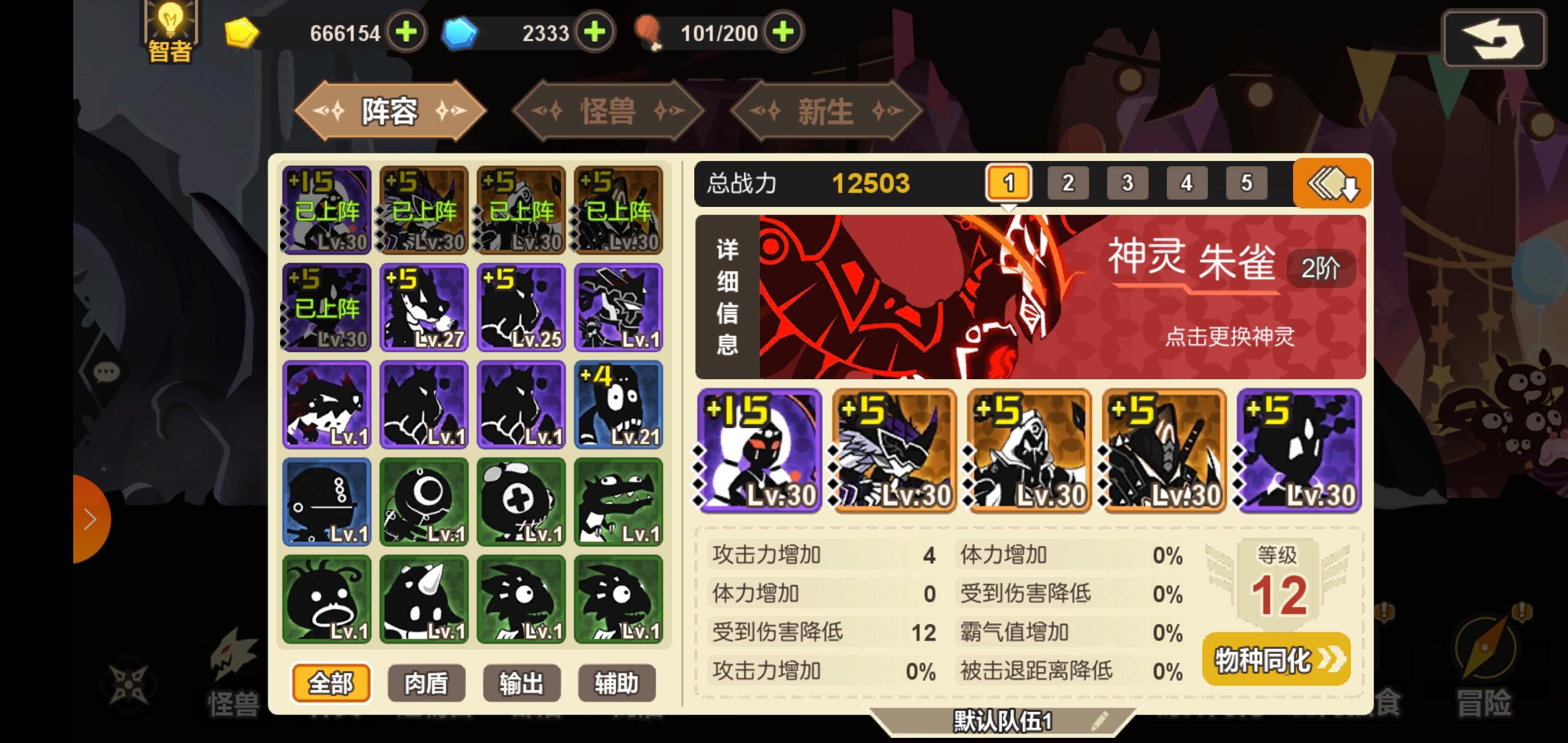The width and height of the screenshot is (1568, 743).
Task: Switch to team preset 3
Action: click(1128, 182)
